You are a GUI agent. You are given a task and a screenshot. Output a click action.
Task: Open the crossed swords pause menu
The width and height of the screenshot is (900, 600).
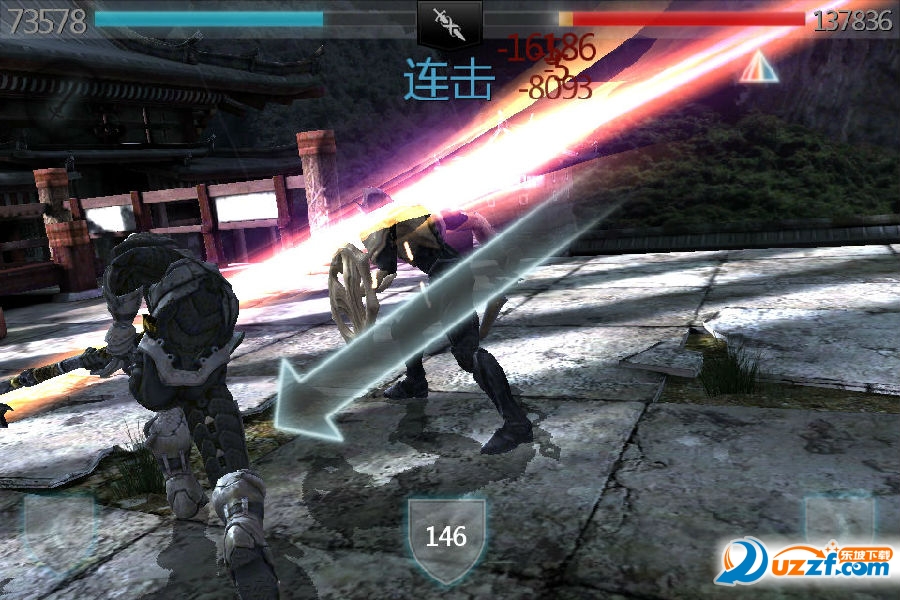[x=449, y=22]
